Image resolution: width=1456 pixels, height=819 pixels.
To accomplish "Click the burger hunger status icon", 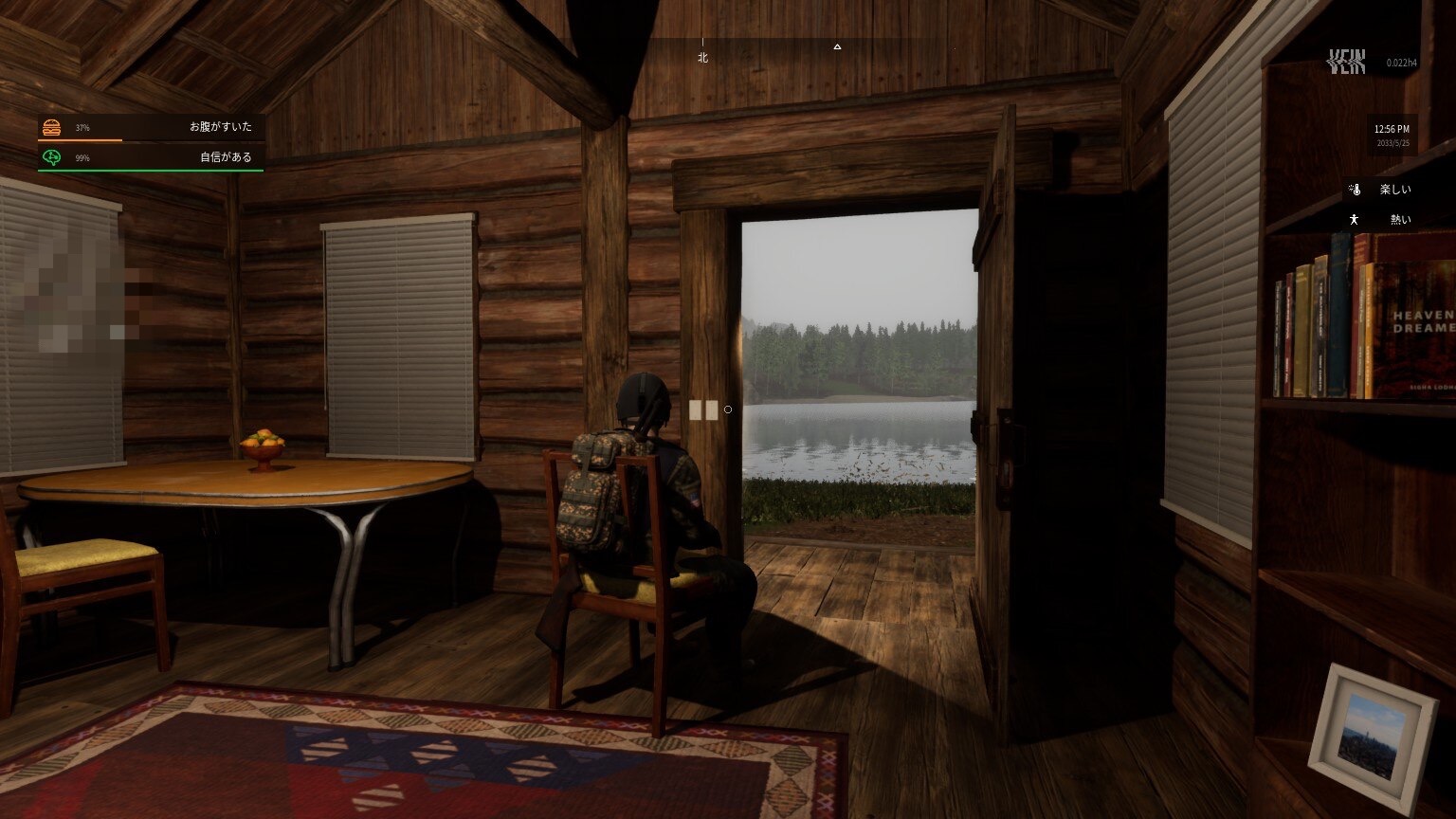I will click(51, 127).
